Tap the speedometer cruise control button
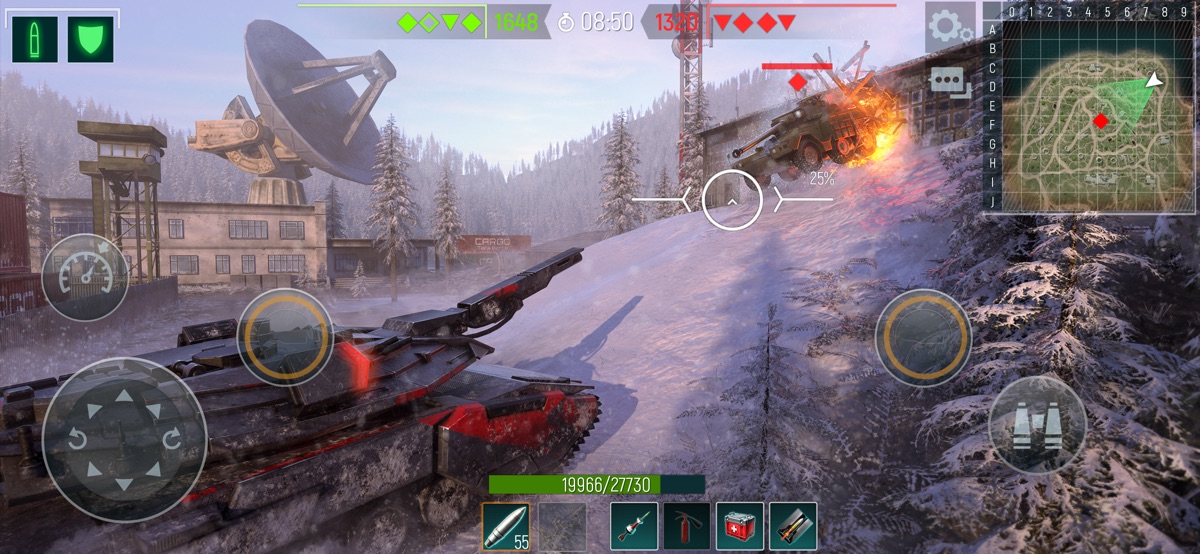This screenshot has width=1200, height=554. tap(85, 277)
